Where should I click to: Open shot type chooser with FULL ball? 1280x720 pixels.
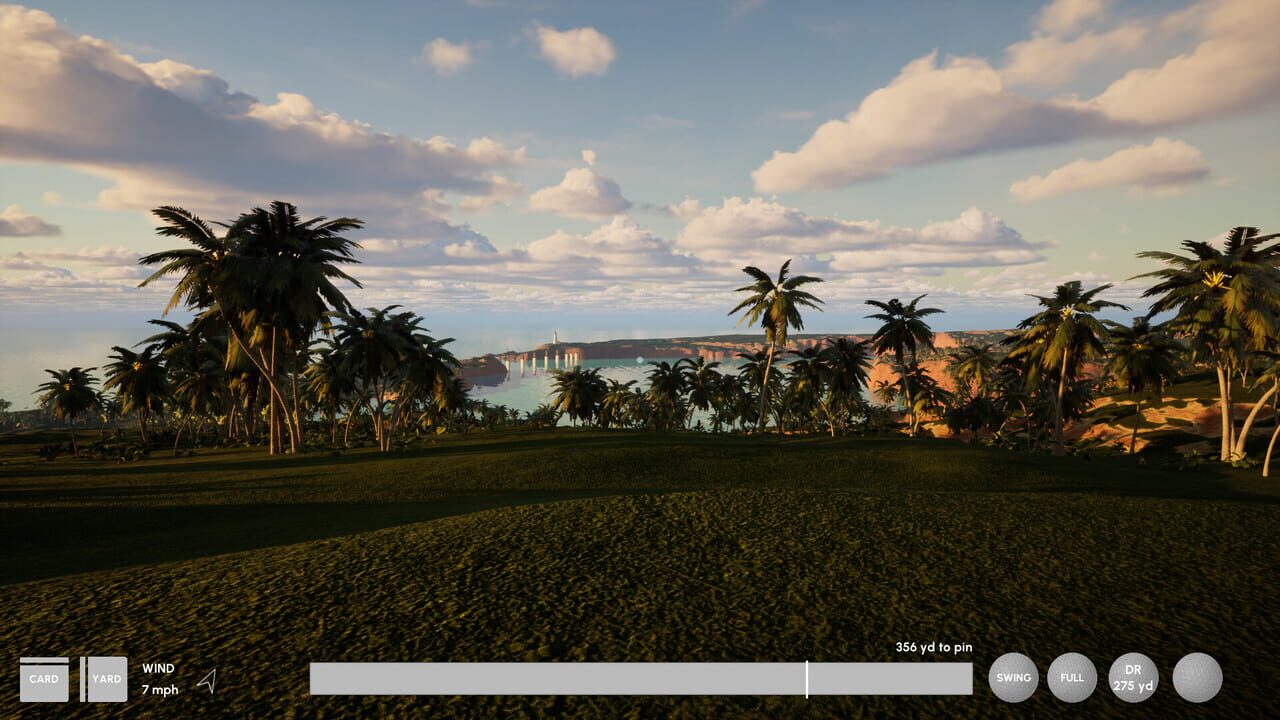1072,677
